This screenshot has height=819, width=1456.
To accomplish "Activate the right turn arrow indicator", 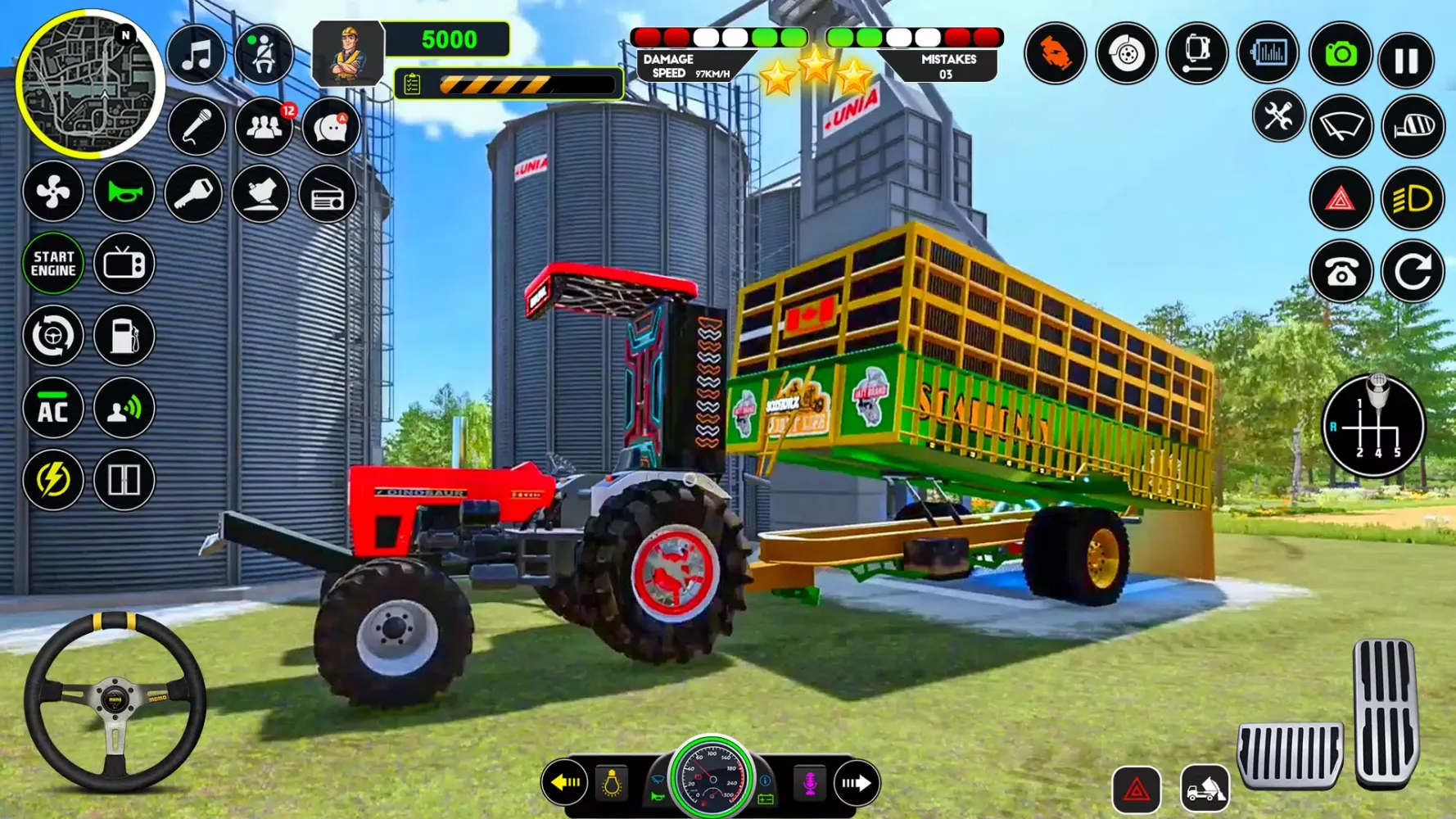I will point(856,783).
